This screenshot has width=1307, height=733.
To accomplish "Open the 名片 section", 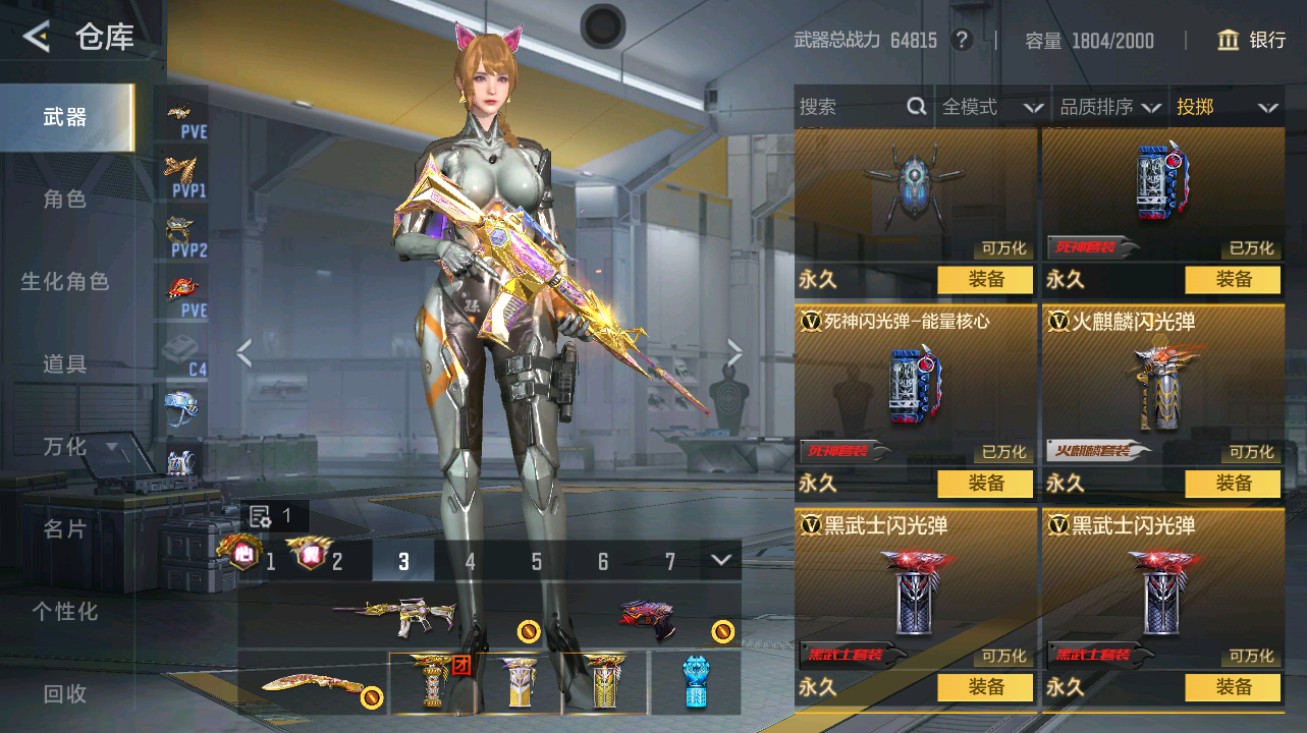I will 65,529.
